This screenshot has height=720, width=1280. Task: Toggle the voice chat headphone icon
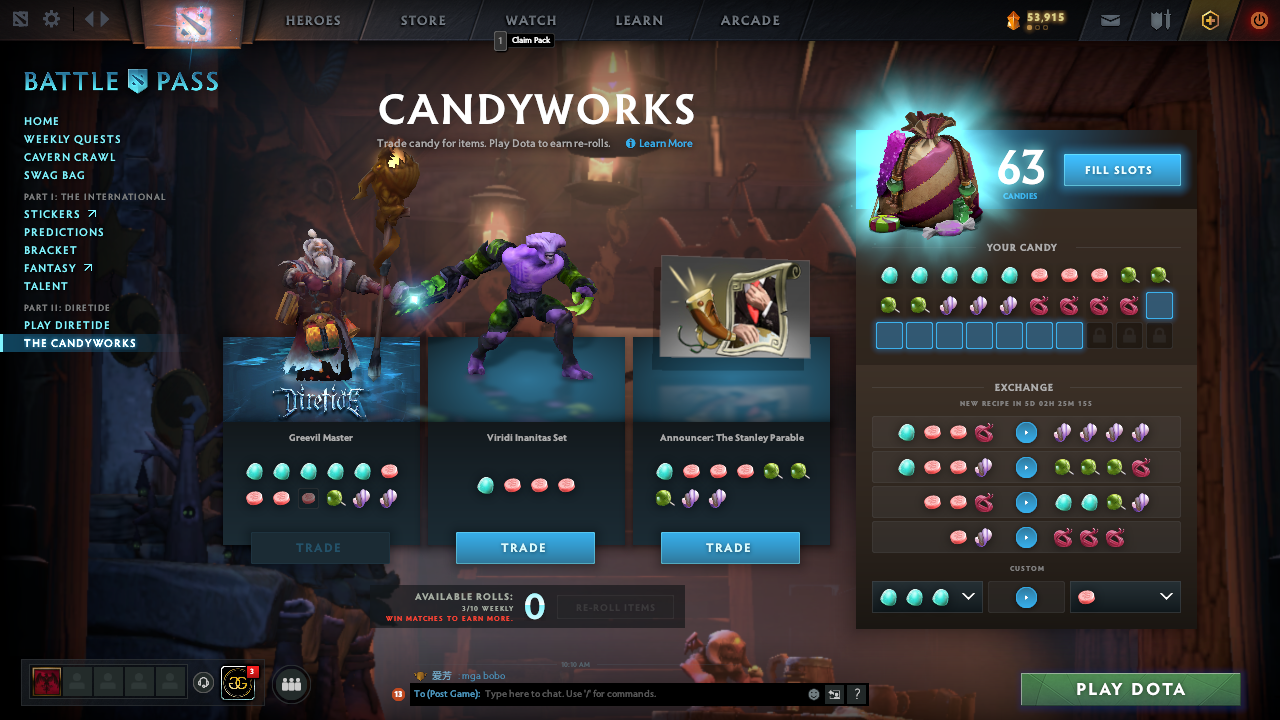[x=205, y=682]
